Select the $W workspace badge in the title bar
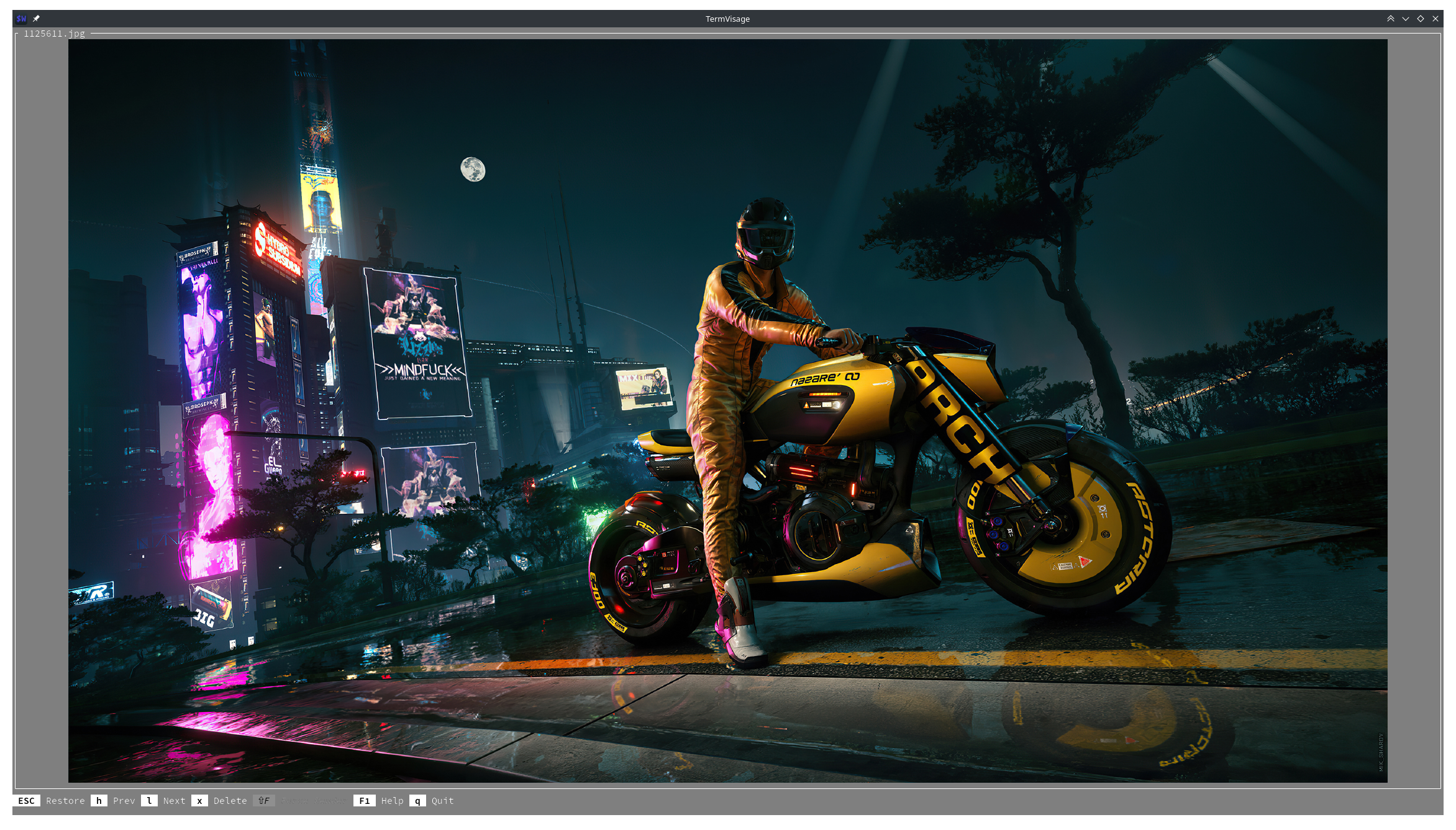Image resolution: width=1456 pixels, height=830 pixels. click(20, 18)
